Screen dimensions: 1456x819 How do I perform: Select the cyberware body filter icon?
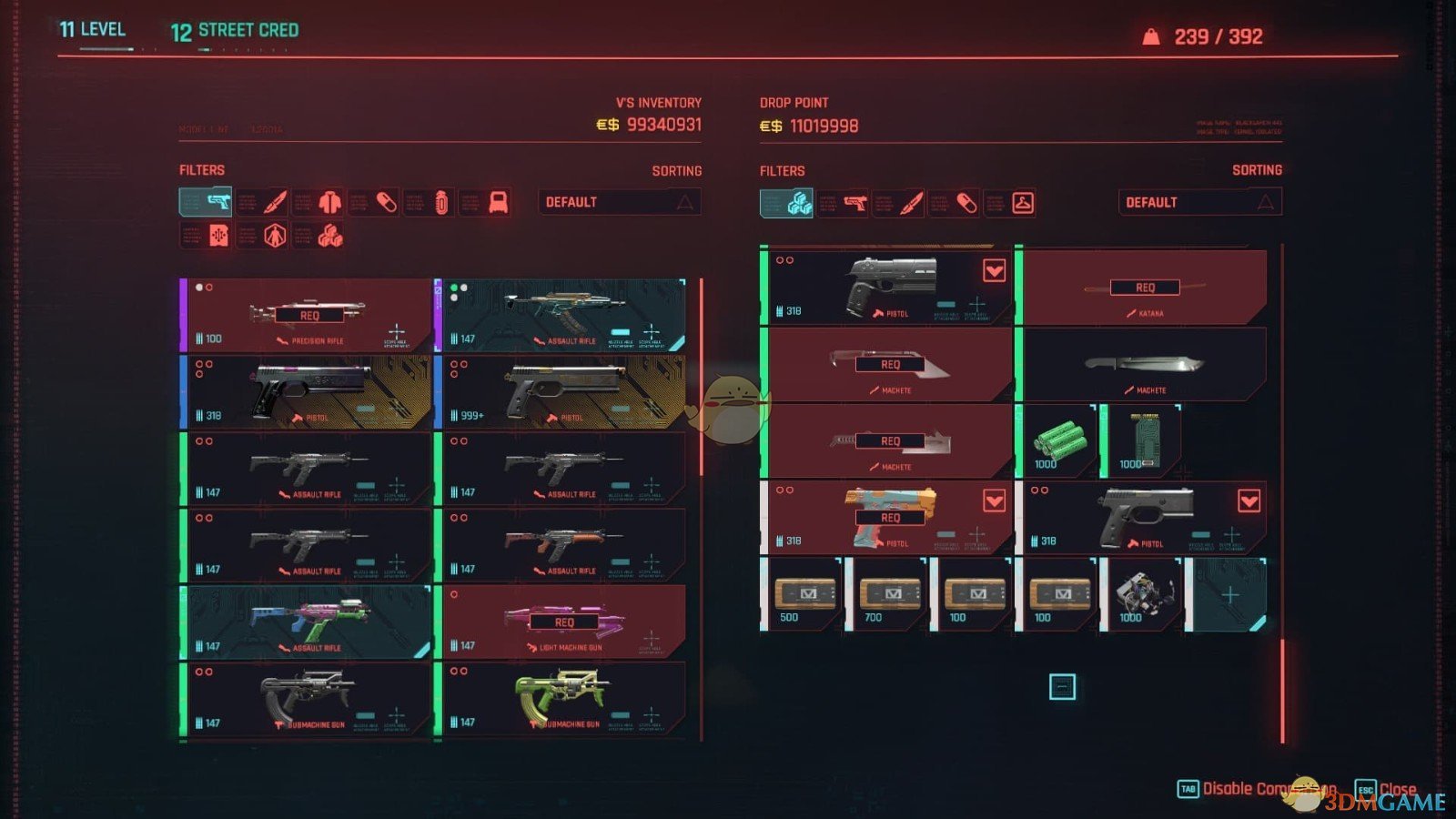(275, 237)
